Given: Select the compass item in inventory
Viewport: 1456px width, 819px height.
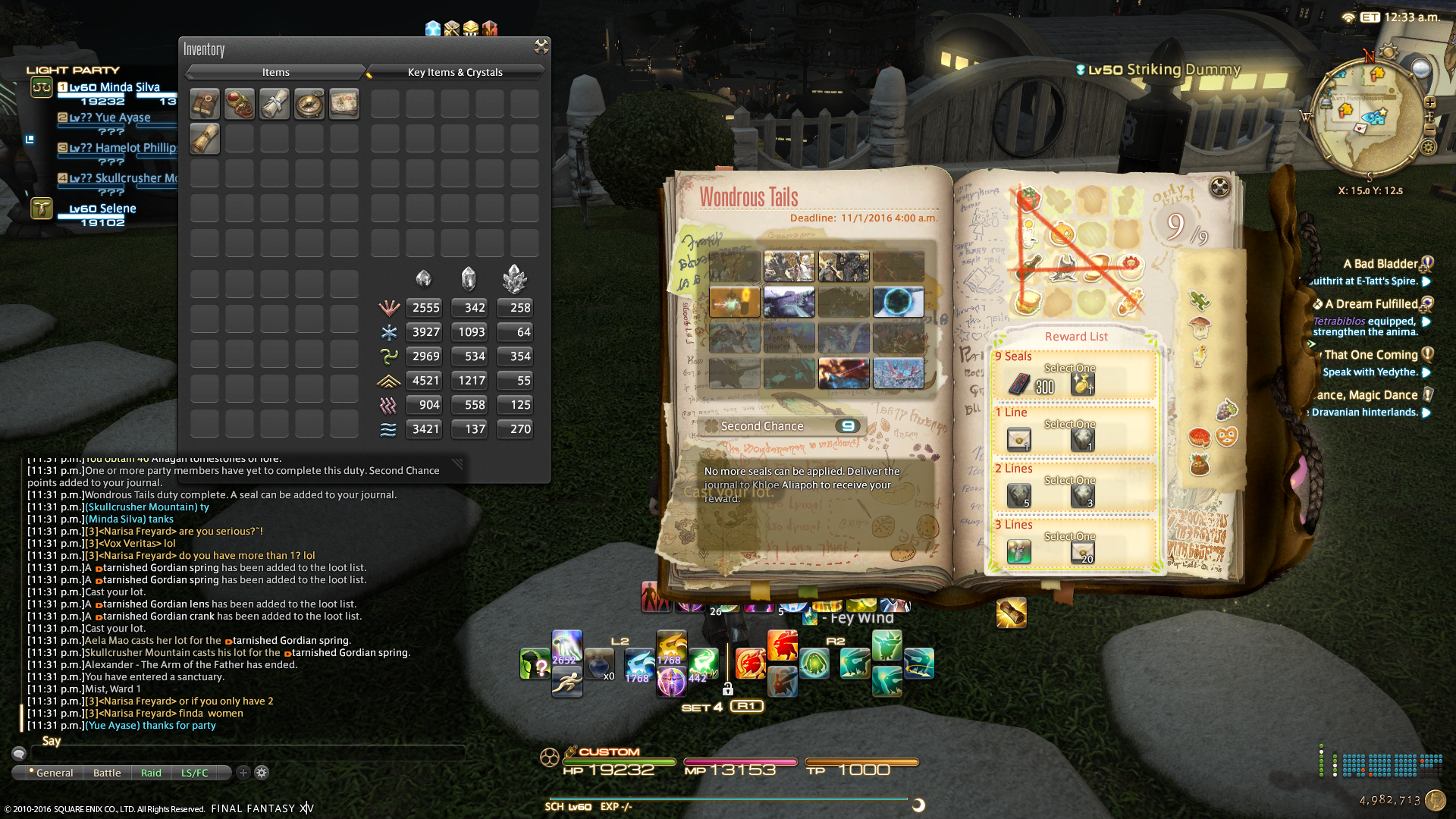Looking at the screenshot, I should [309, 104].
